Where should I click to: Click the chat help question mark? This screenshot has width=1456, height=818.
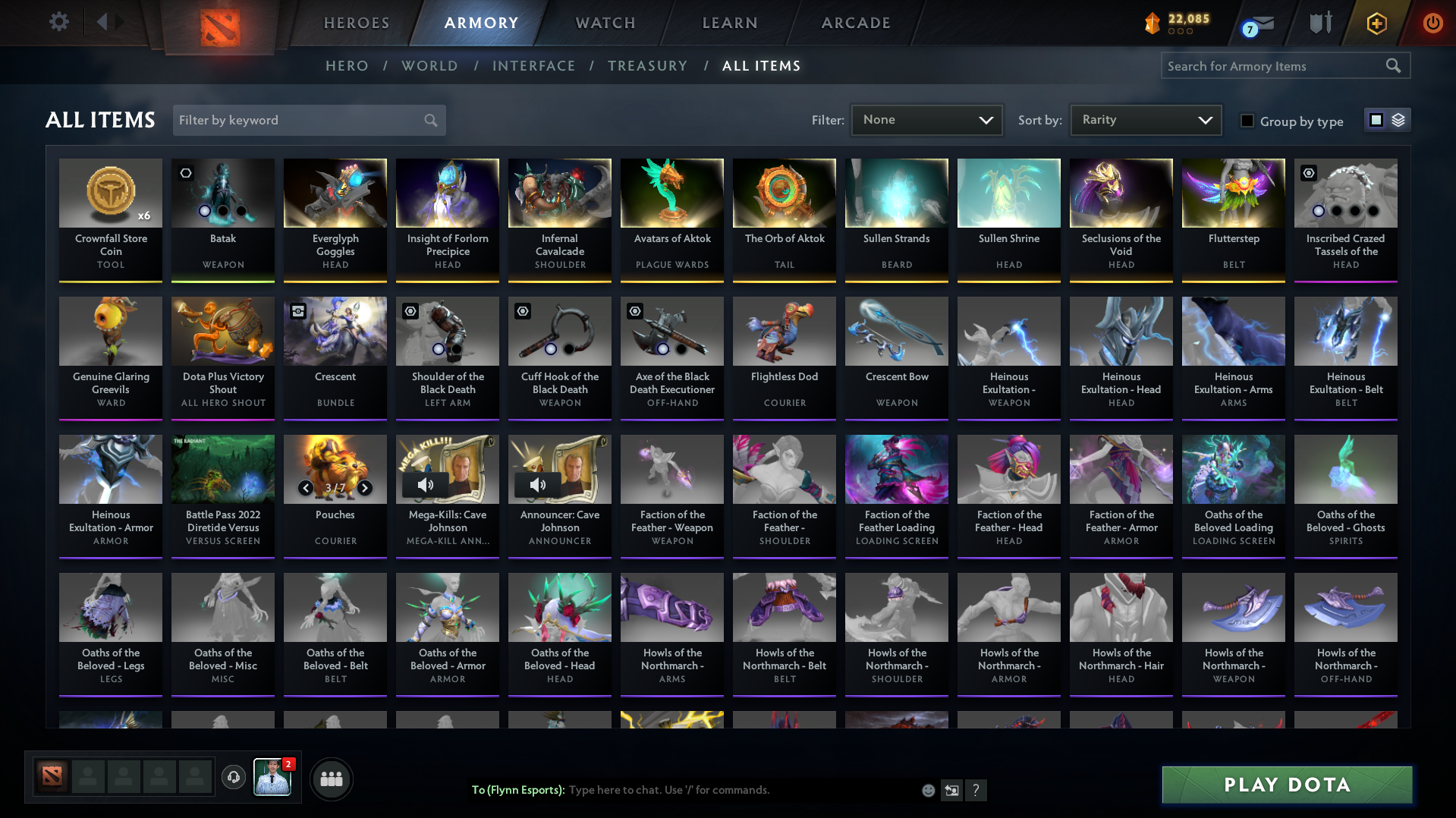976,790
